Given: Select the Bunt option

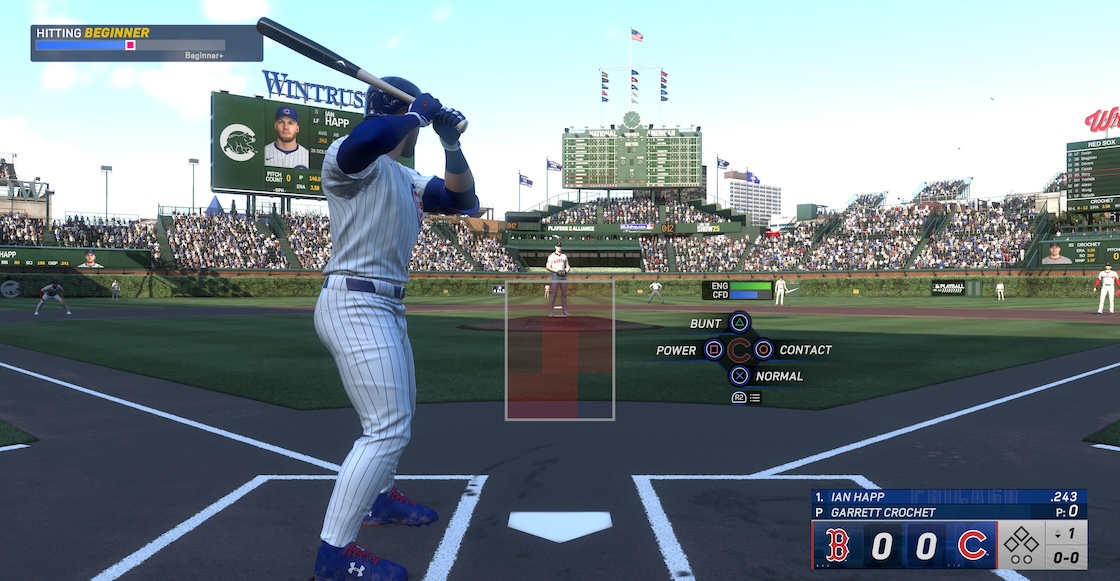Looking at the screenshot, I should 739,323.
